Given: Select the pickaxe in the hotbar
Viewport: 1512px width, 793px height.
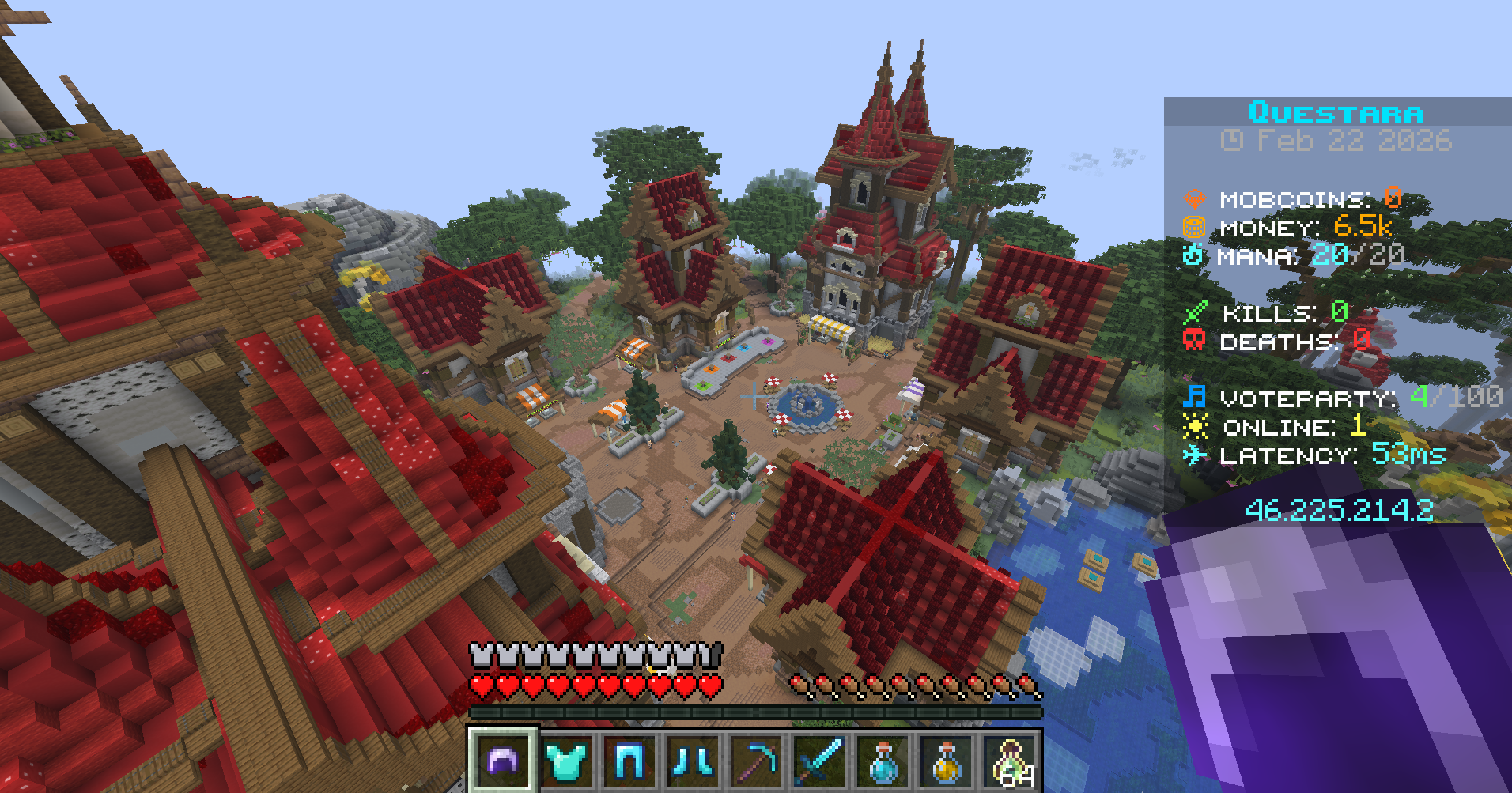Looking at the screenshot, I should click(x=756, y=763).
